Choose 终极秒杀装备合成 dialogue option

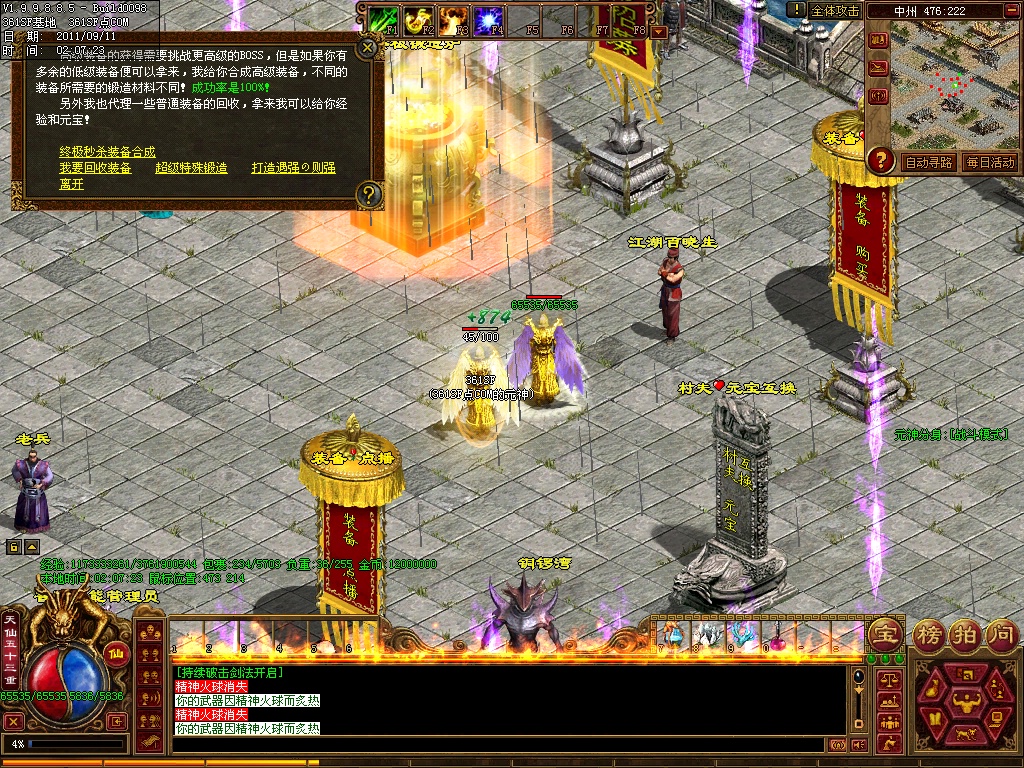[107, 152]
